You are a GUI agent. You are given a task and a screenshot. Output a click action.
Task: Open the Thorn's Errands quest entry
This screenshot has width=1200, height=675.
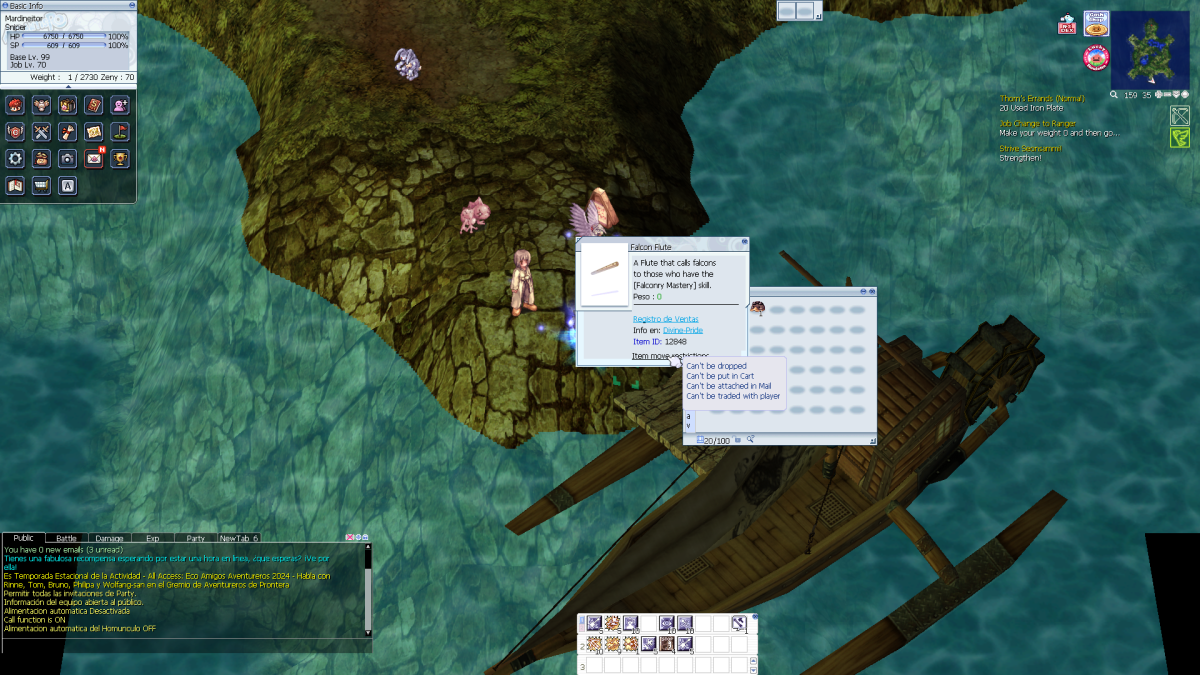click(x=1042, y=99)
